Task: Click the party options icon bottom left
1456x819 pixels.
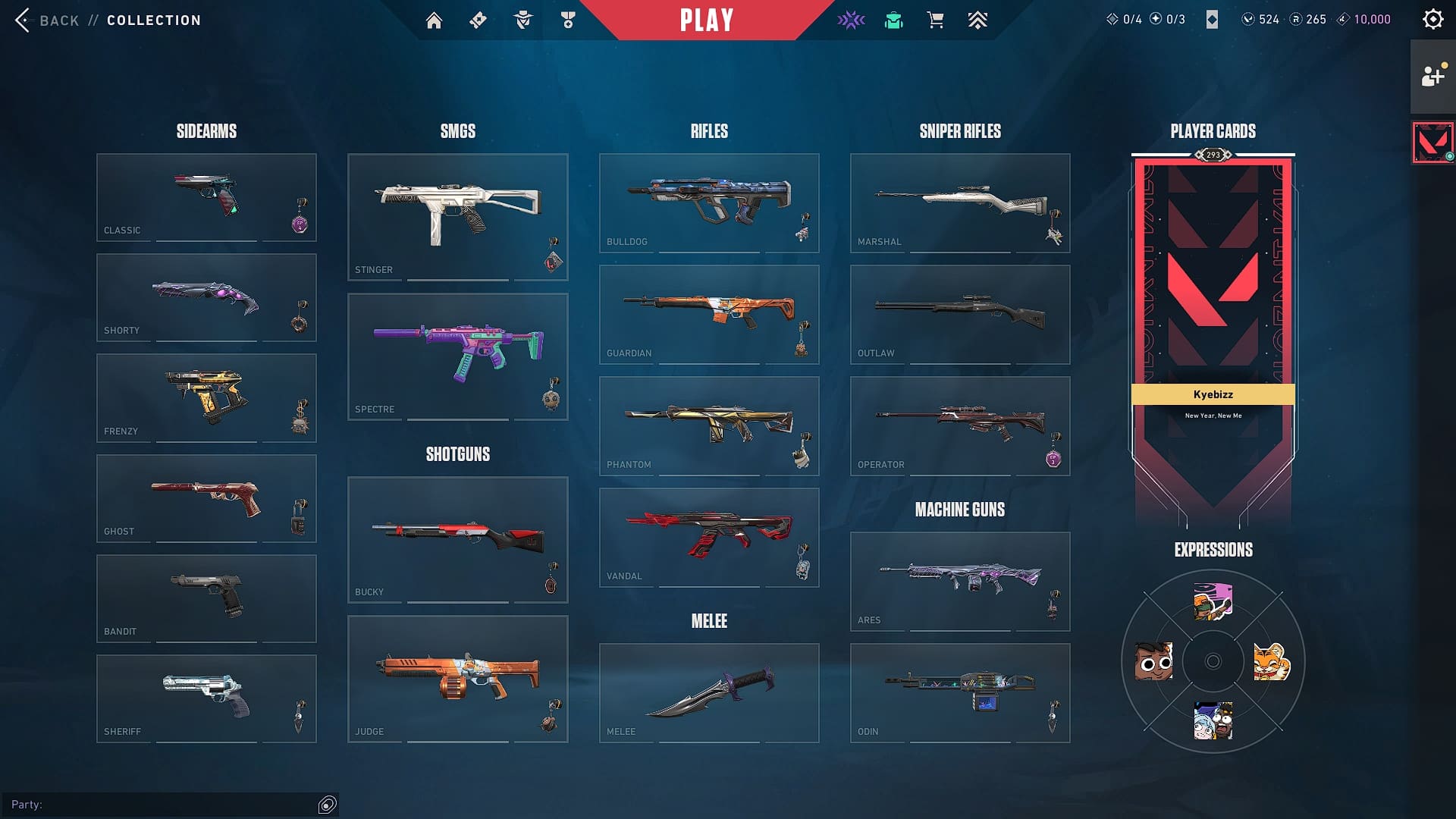Action: coord(326,805)
